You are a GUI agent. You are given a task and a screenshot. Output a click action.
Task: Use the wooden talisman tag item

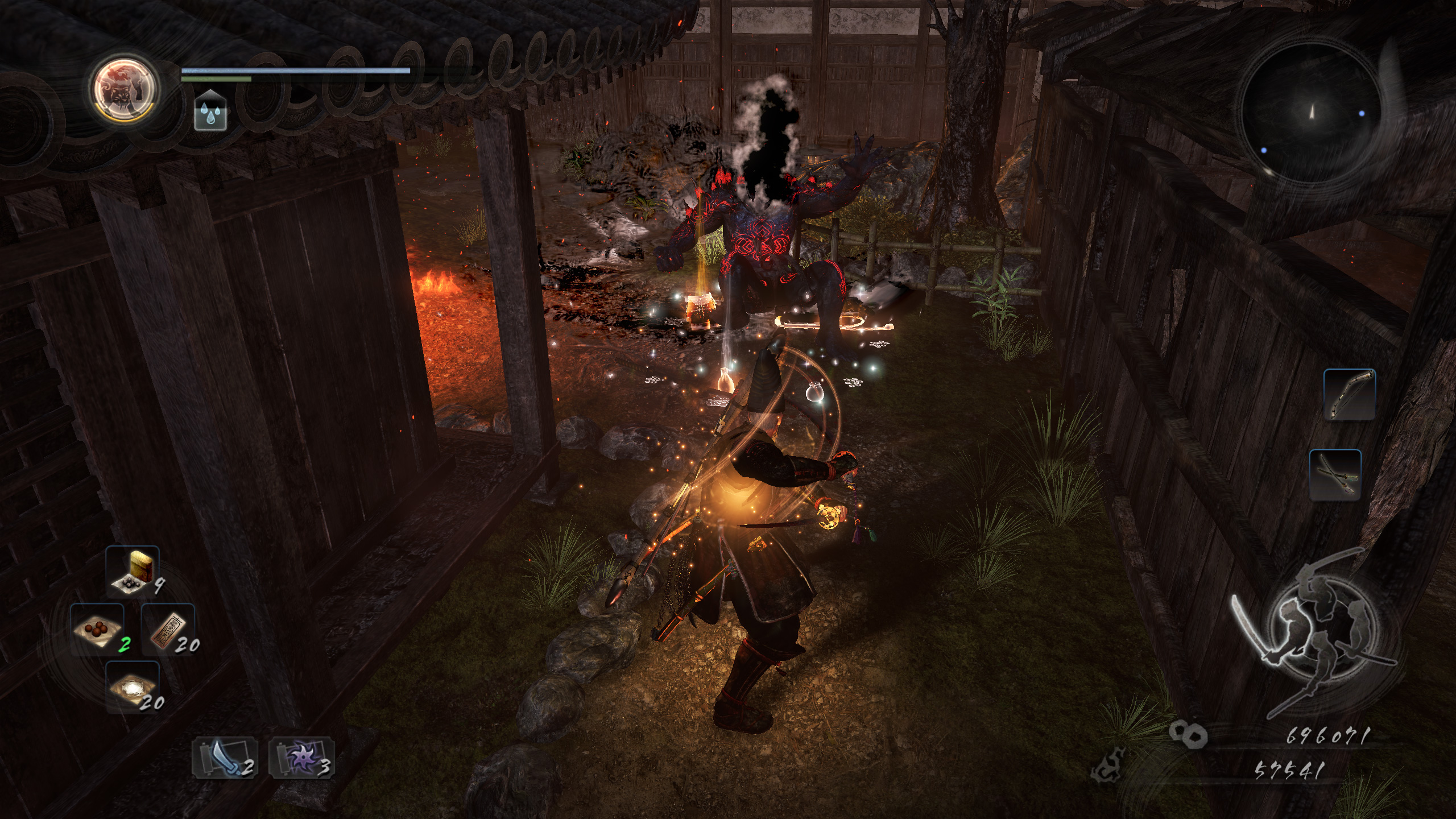pyautogui.click(x=168, y=630)
